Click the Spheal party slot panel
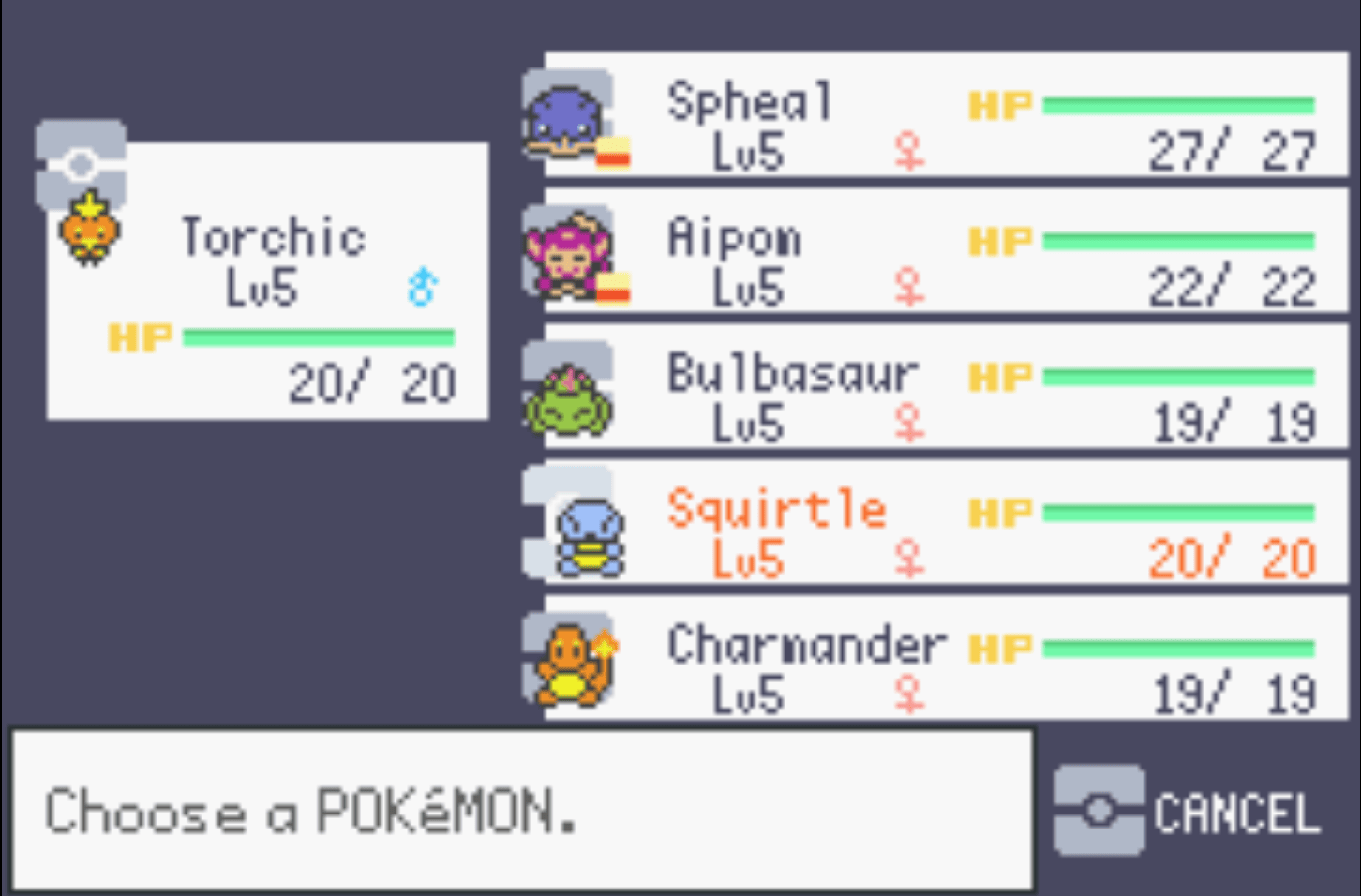The image size is (1361, 896). click(937, 117)
